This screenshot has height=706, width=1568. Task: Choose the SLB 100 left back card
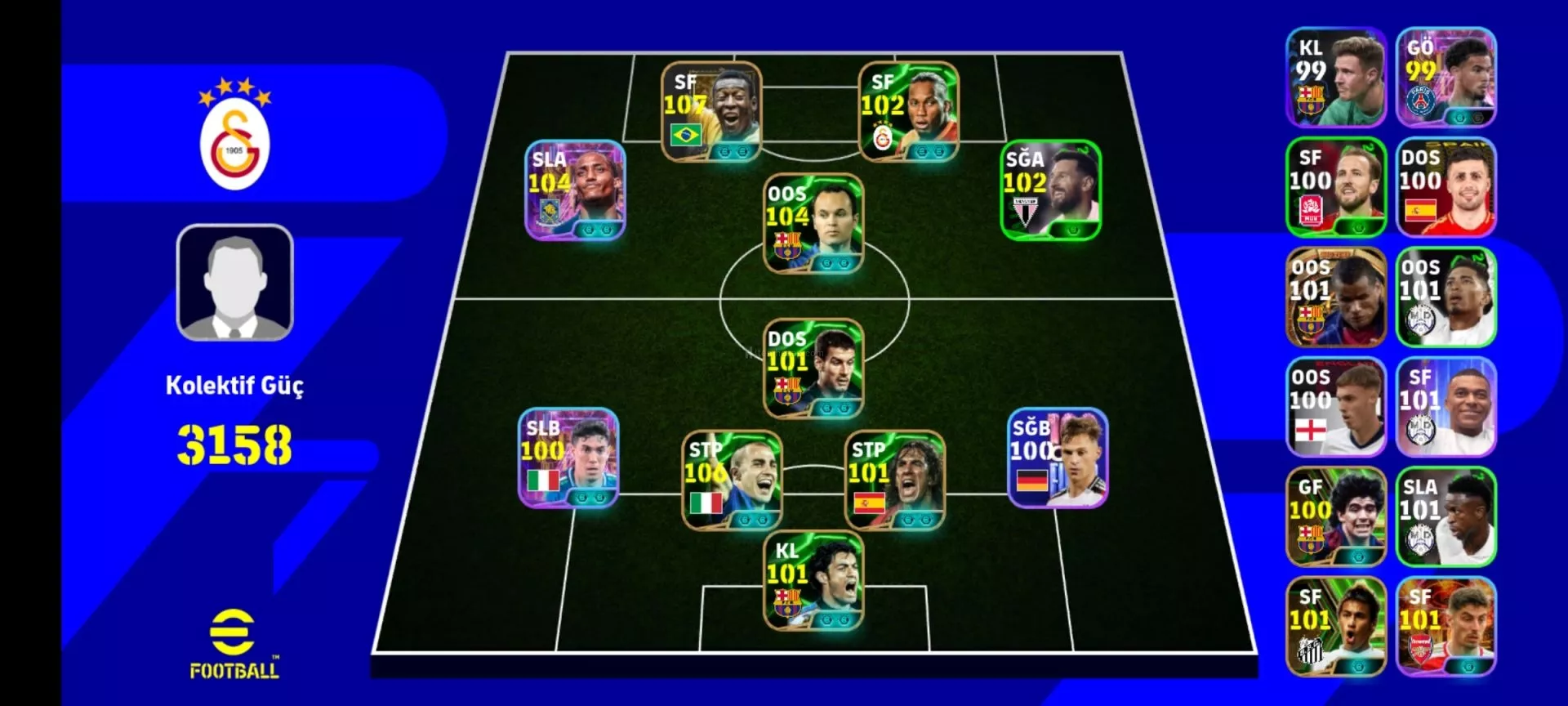pyautogui.click(x=568, y=458)
